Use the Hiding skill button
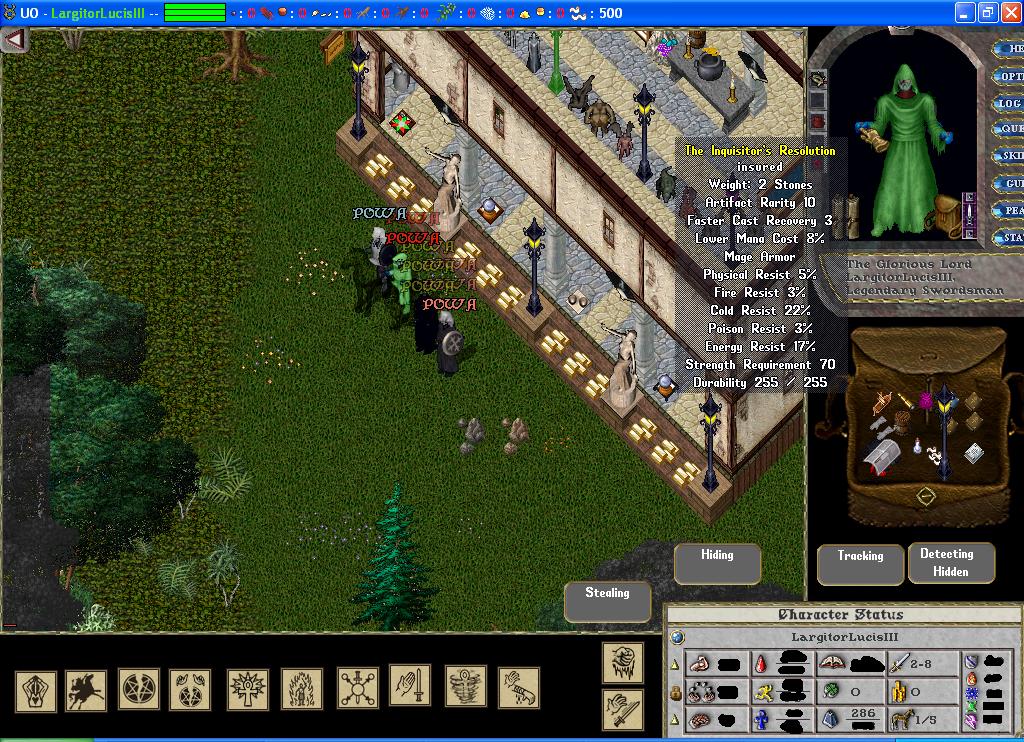This screenshot has width=1024, height=742. [x=717, y=563]
